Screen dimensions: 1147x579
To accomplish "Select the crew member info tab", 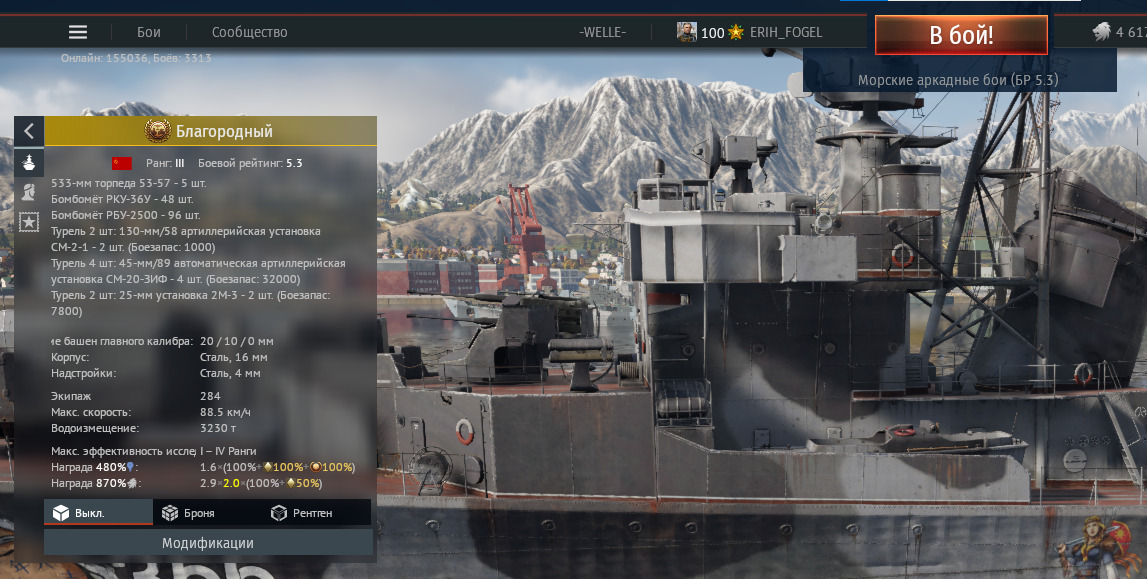I will [29, 191].
